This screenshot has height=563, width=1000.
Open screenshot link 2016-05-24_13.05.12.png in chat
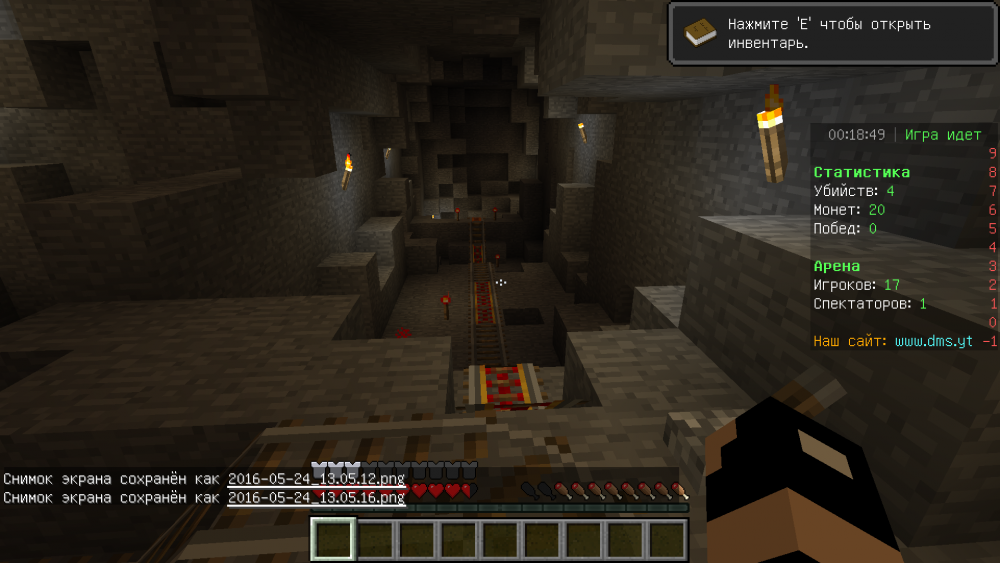click(x=316, y=479)
